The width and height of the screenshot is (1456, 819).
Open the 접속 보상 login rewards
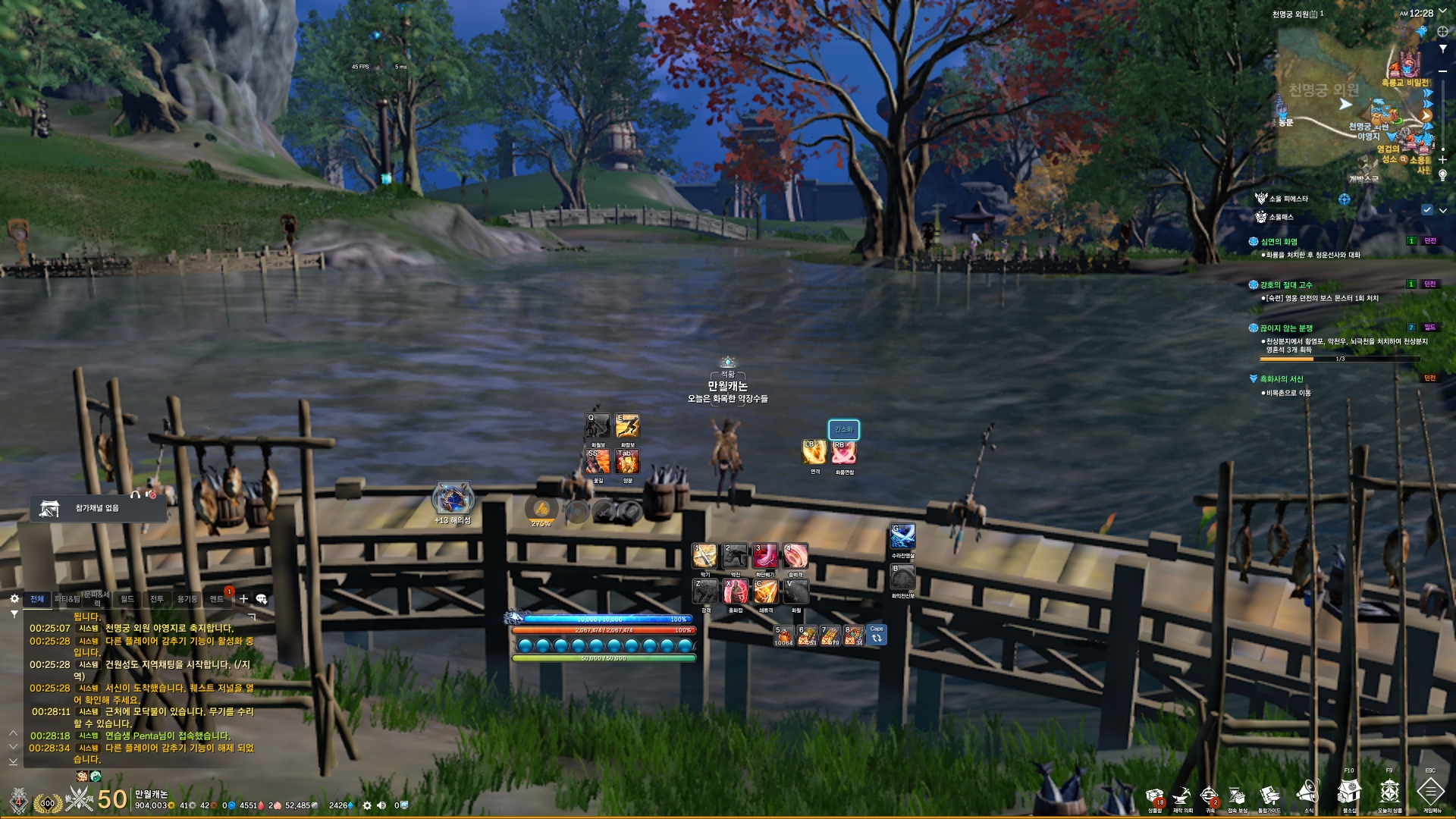pos(1238,796)
